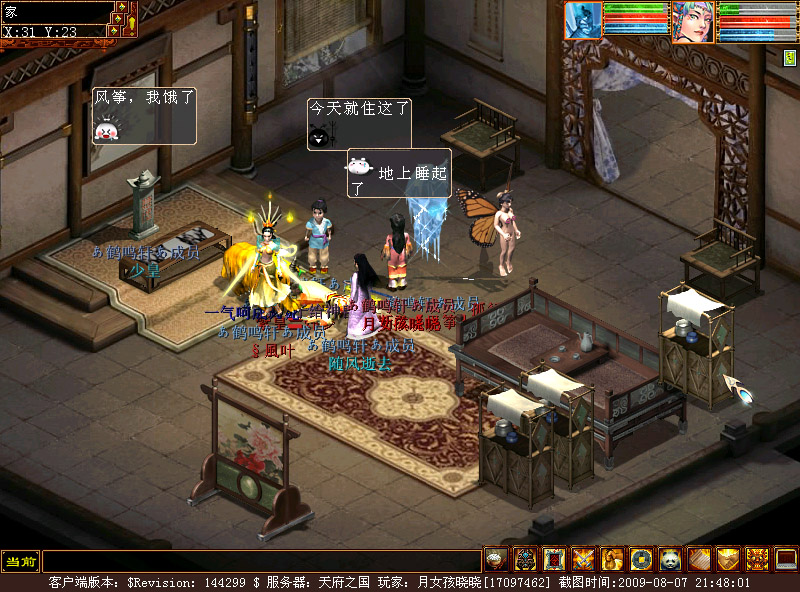Click the green-haired character portrait
Viewport: 800px width, 592px height.
(693, 22)
